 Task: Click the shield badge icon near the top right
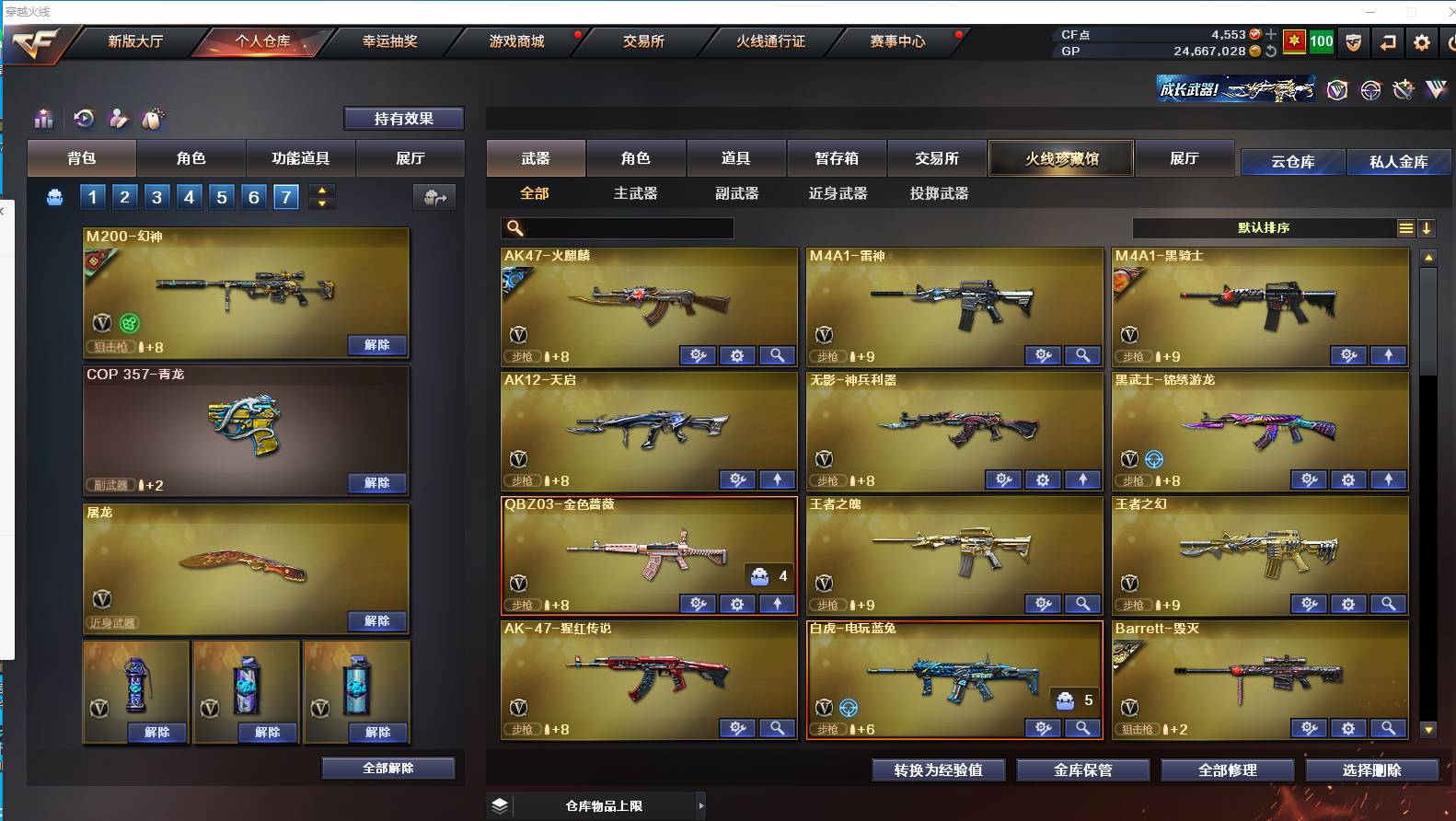point(1353,41)
